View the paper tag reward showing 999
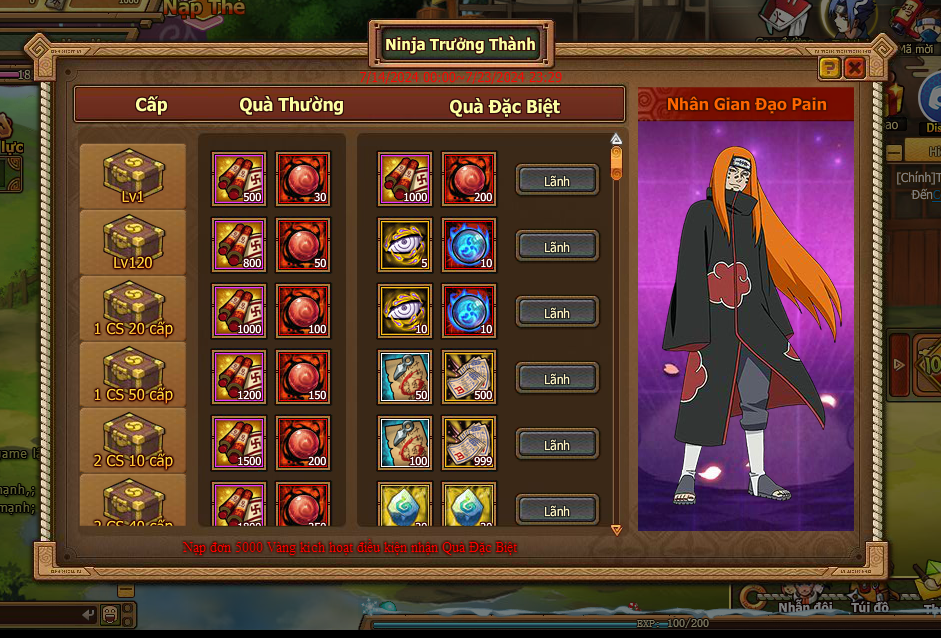 coord(469,443)
